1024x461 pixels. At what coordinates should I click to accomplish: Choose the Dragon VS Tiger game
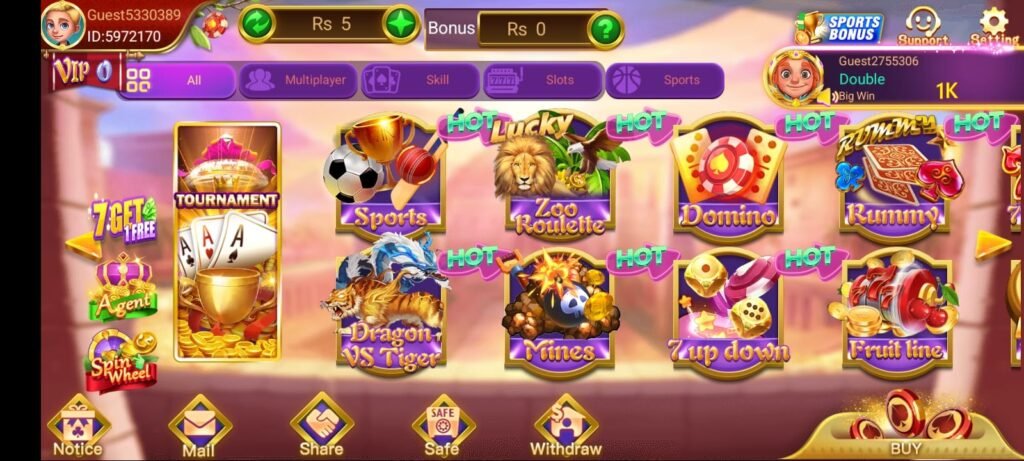coord(391,307)
